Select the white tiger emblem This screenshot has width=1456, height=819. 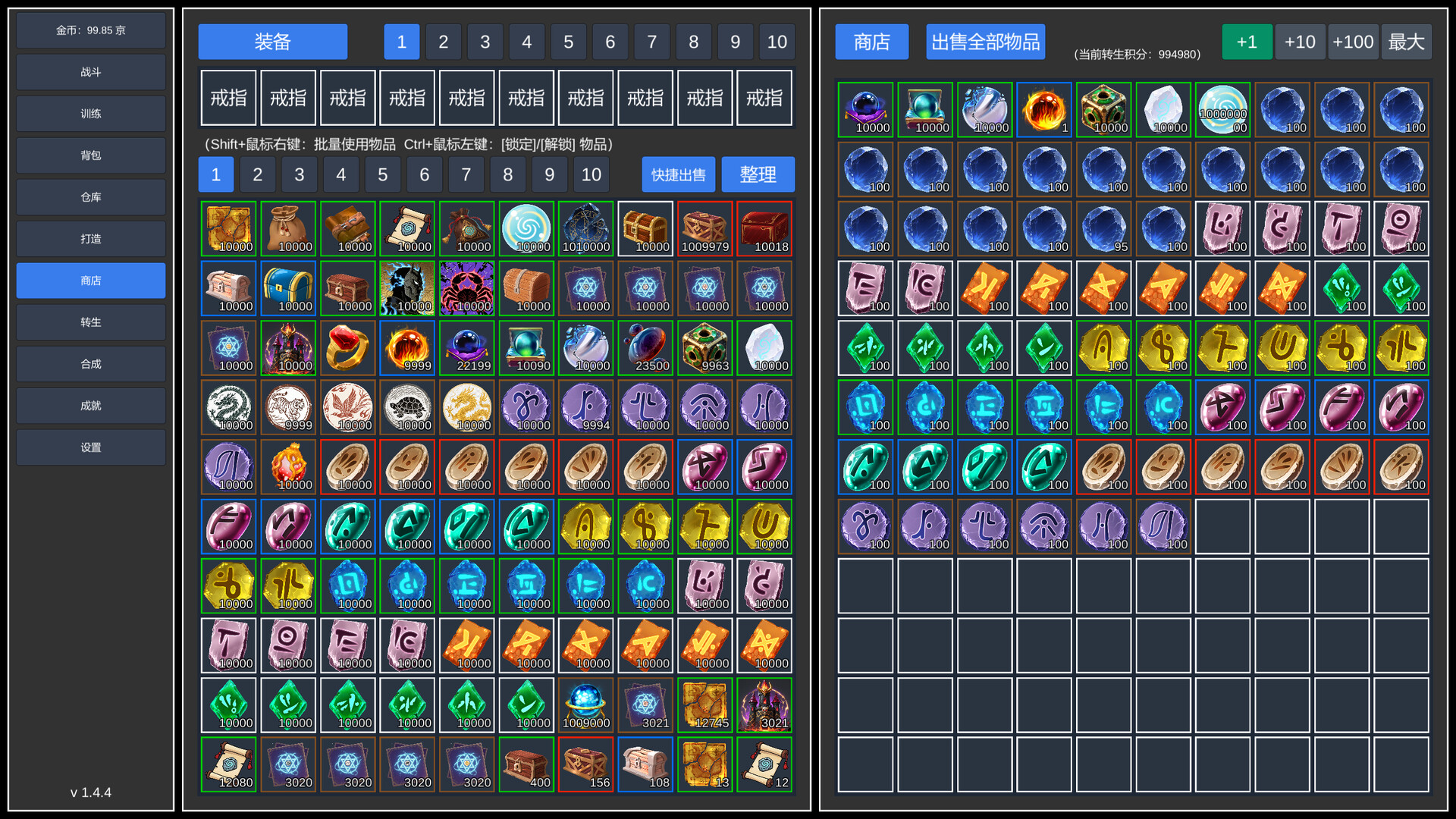tap(289, 407)
